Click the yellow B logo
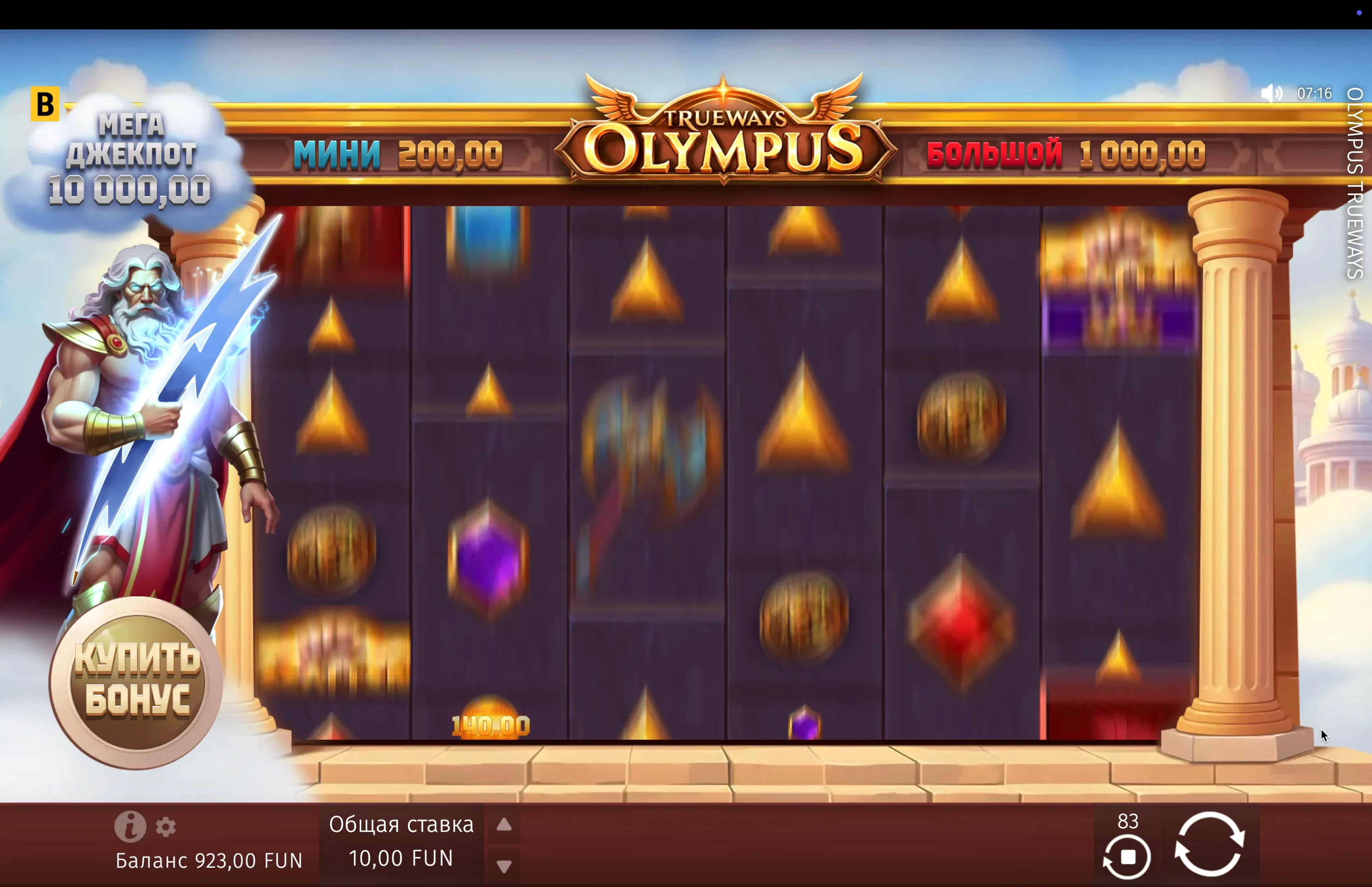 pyautogui.click(x=45, y=104)
